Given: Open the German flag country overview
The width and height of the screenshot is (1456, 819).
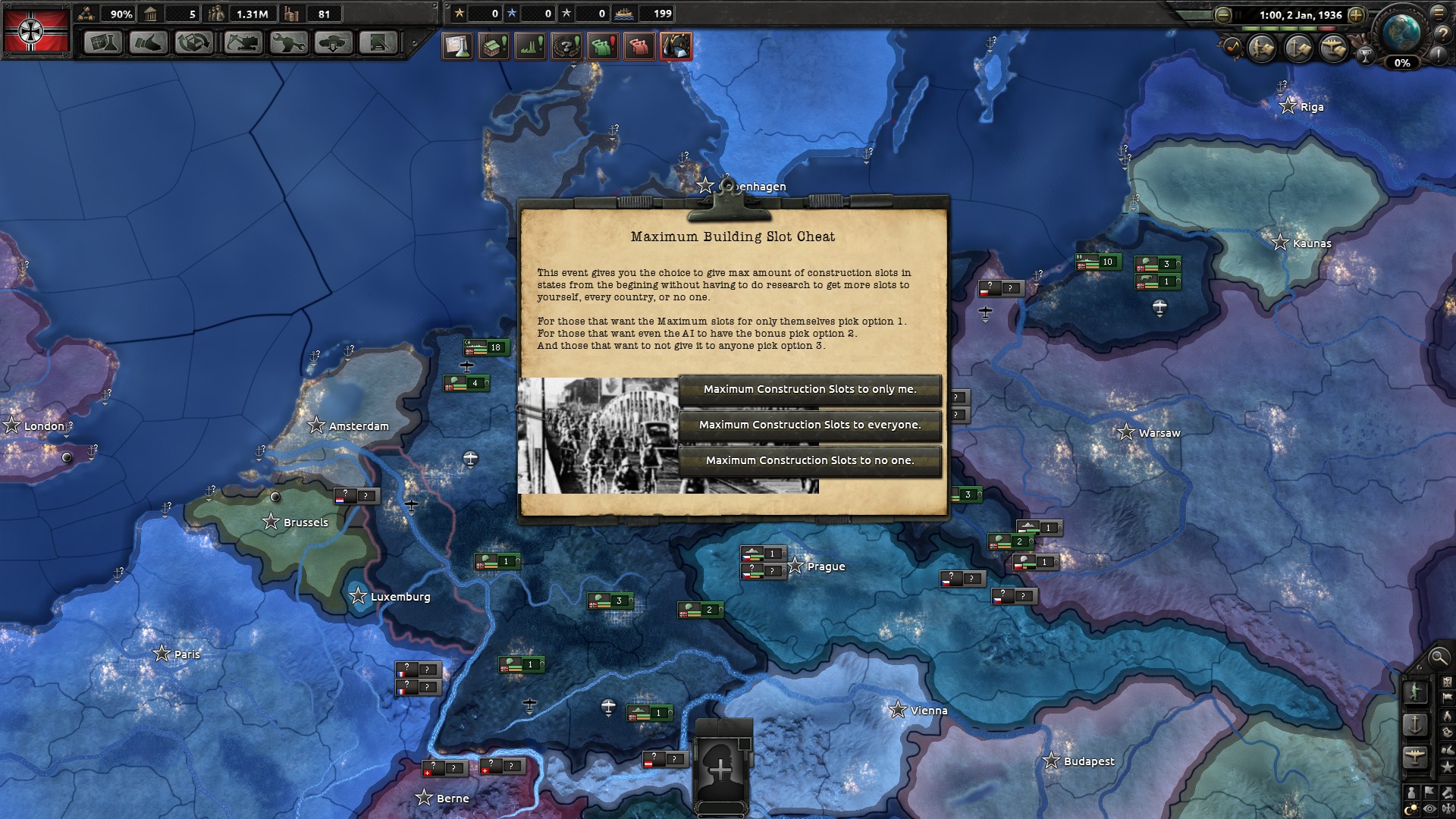Looking at the screenshot, I should point(35,30).
